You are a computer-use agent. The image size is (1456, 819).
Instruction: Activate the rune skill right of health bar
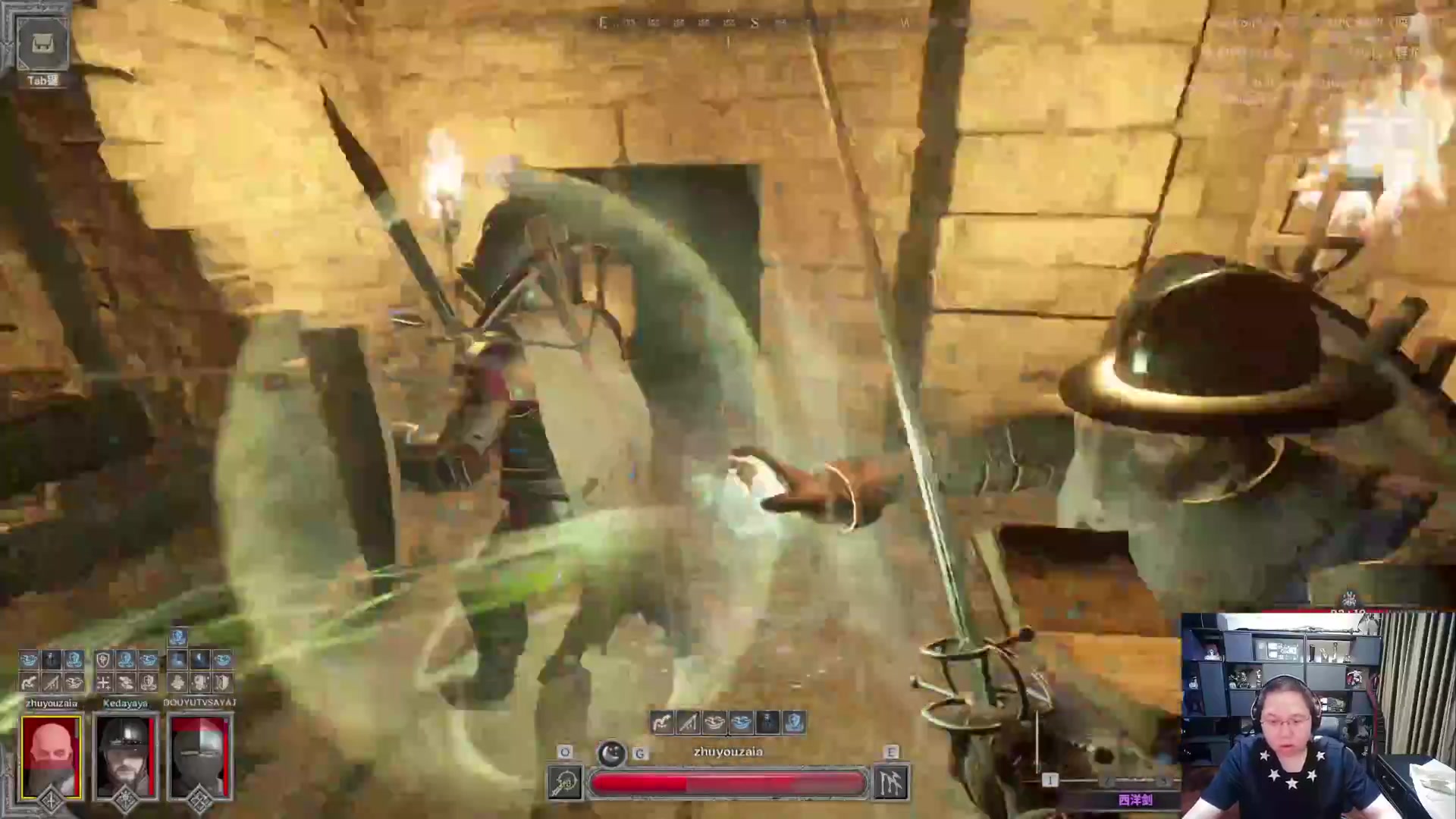point(891,783)
